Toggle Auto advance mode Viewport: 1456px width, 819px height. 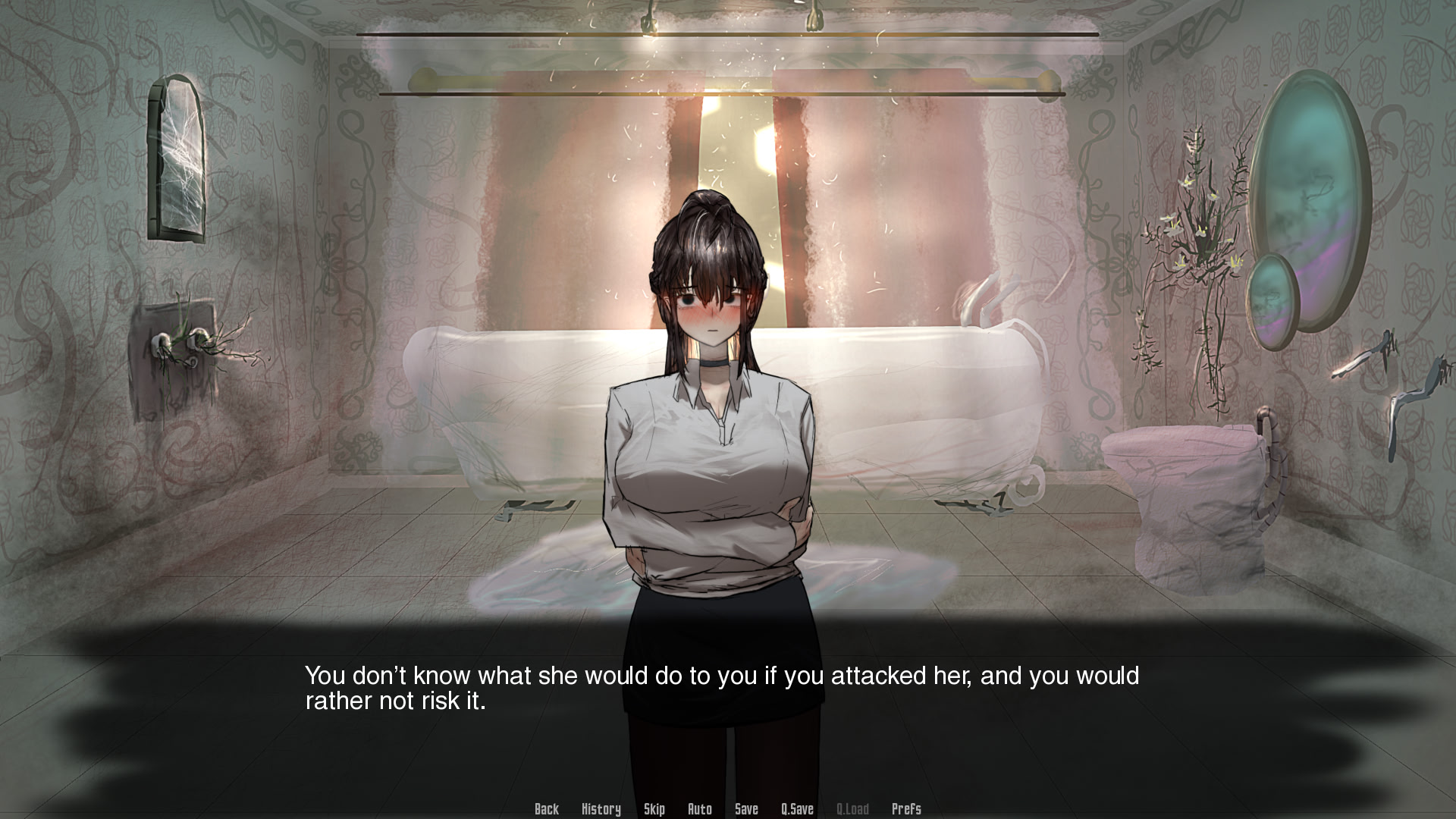699,809
